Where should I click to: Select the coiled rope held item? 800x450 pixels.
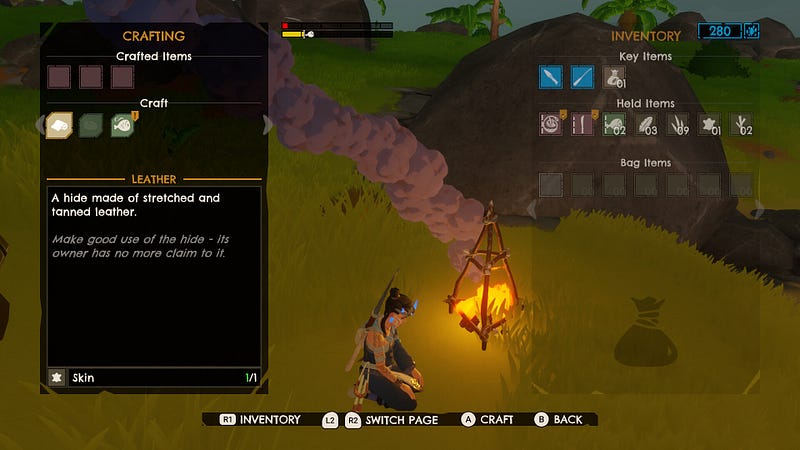(x=550, y=124)
